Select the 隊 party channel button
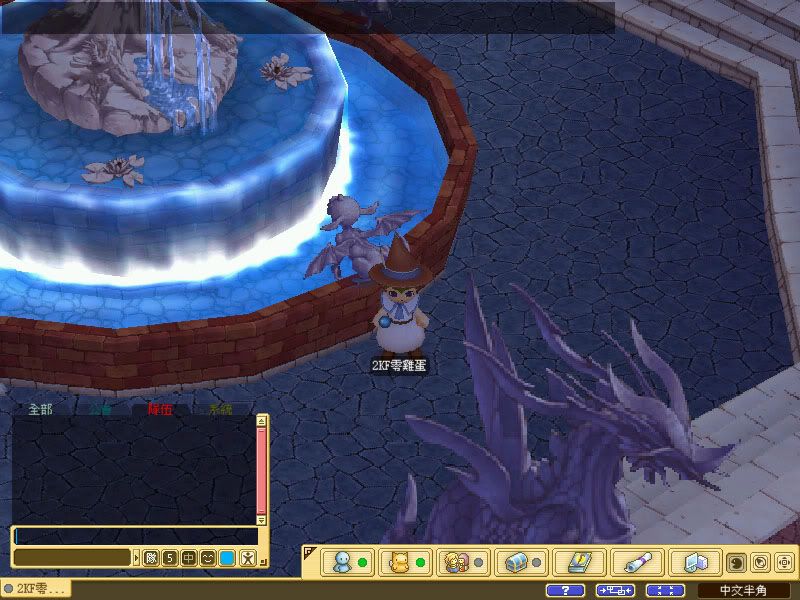The image size is (800, 600). click(151, 557)
